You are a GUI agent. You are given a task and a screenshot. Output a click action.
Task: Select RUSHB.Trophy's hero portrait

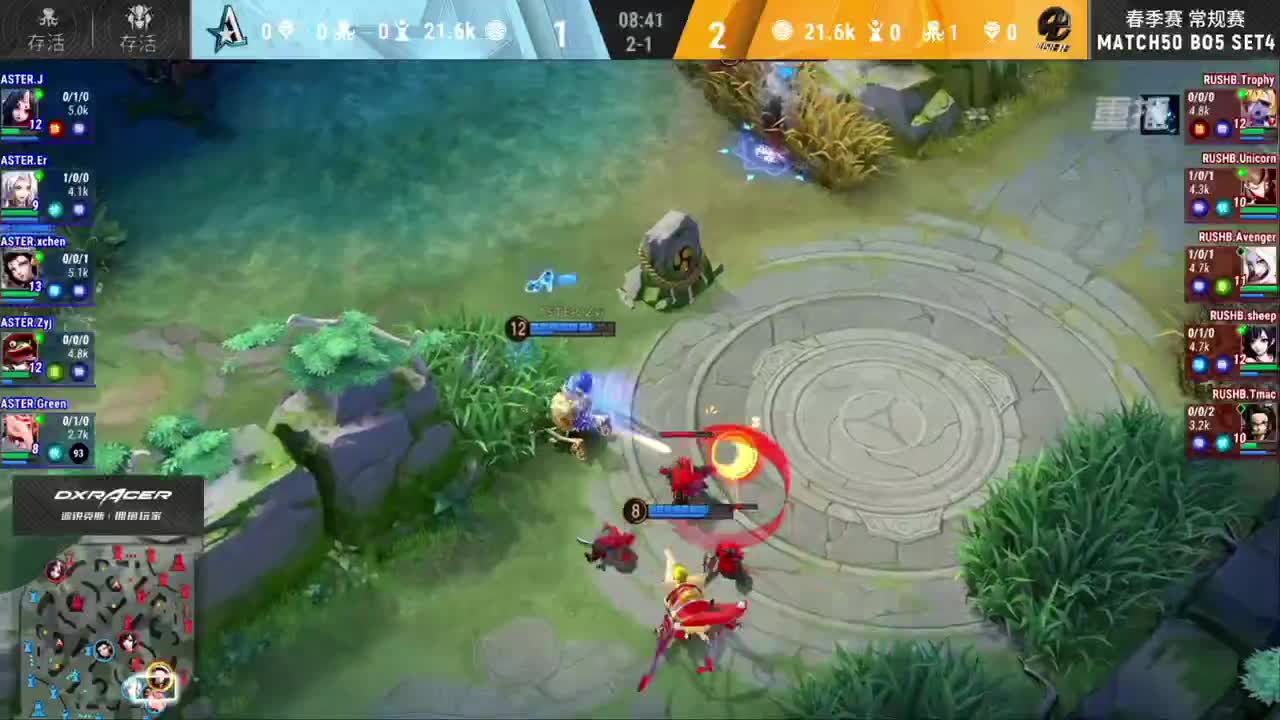point(1255,105)
